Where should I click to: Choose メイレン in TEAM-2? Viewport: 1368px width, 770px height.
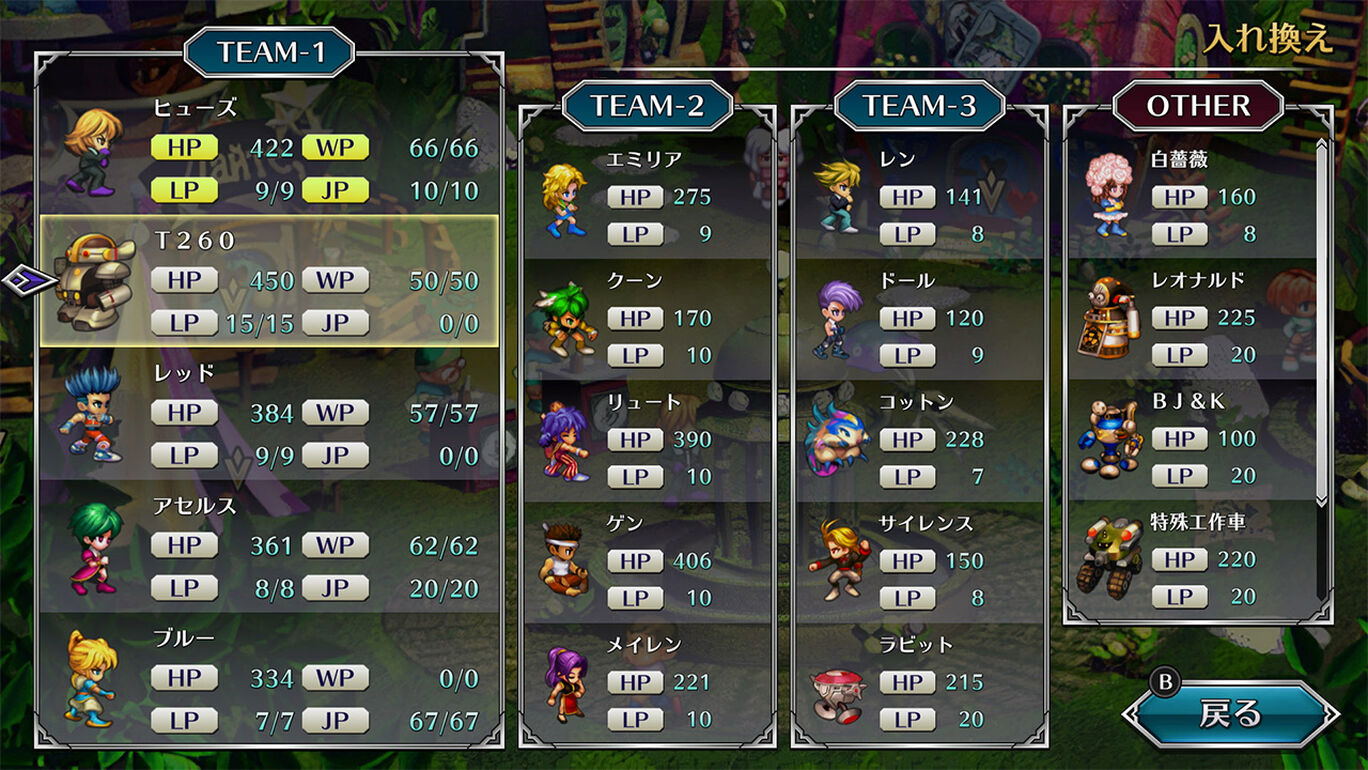click(647, 682)
